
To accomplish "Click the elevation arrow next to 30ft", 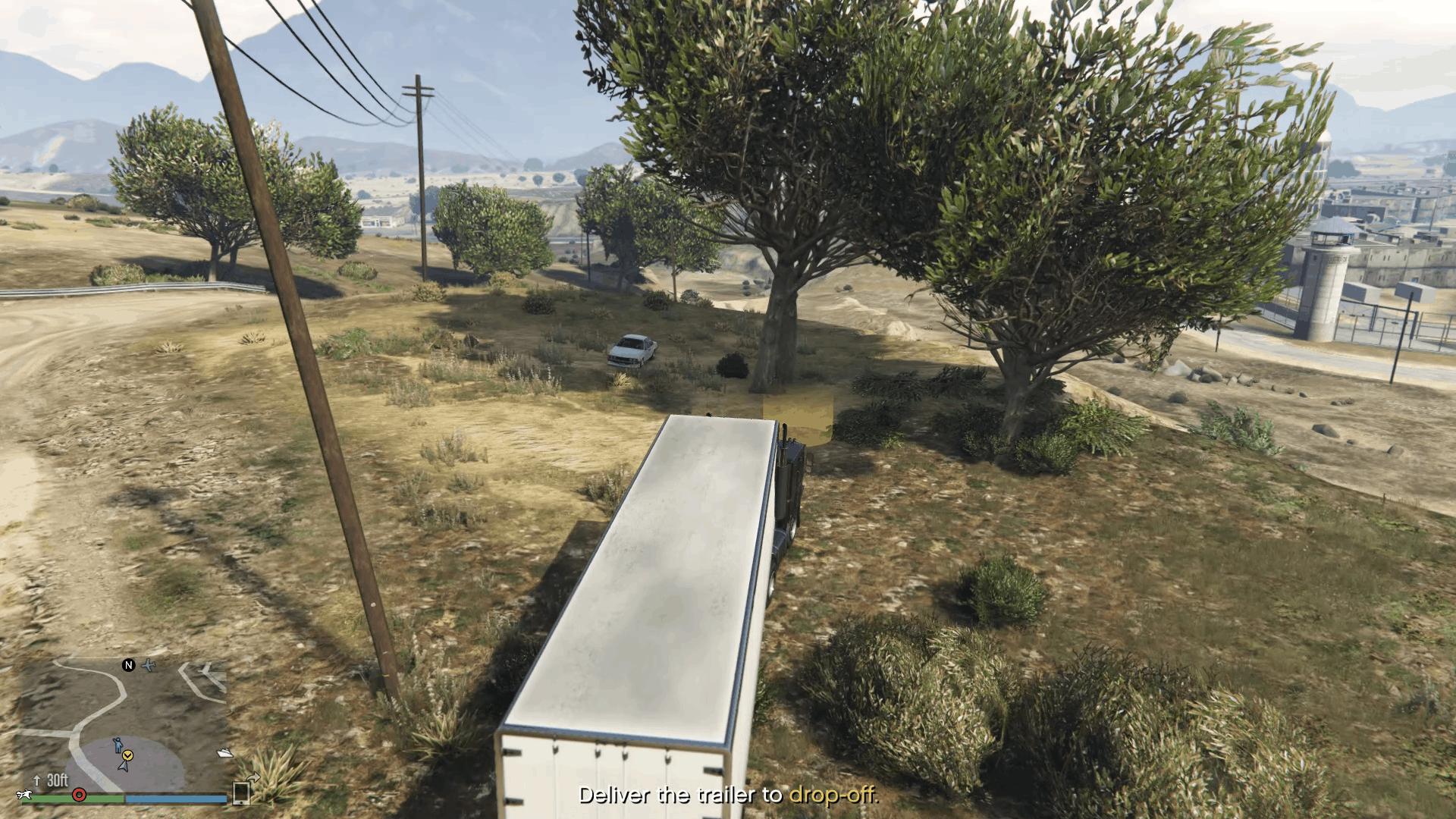I will 37,780.
